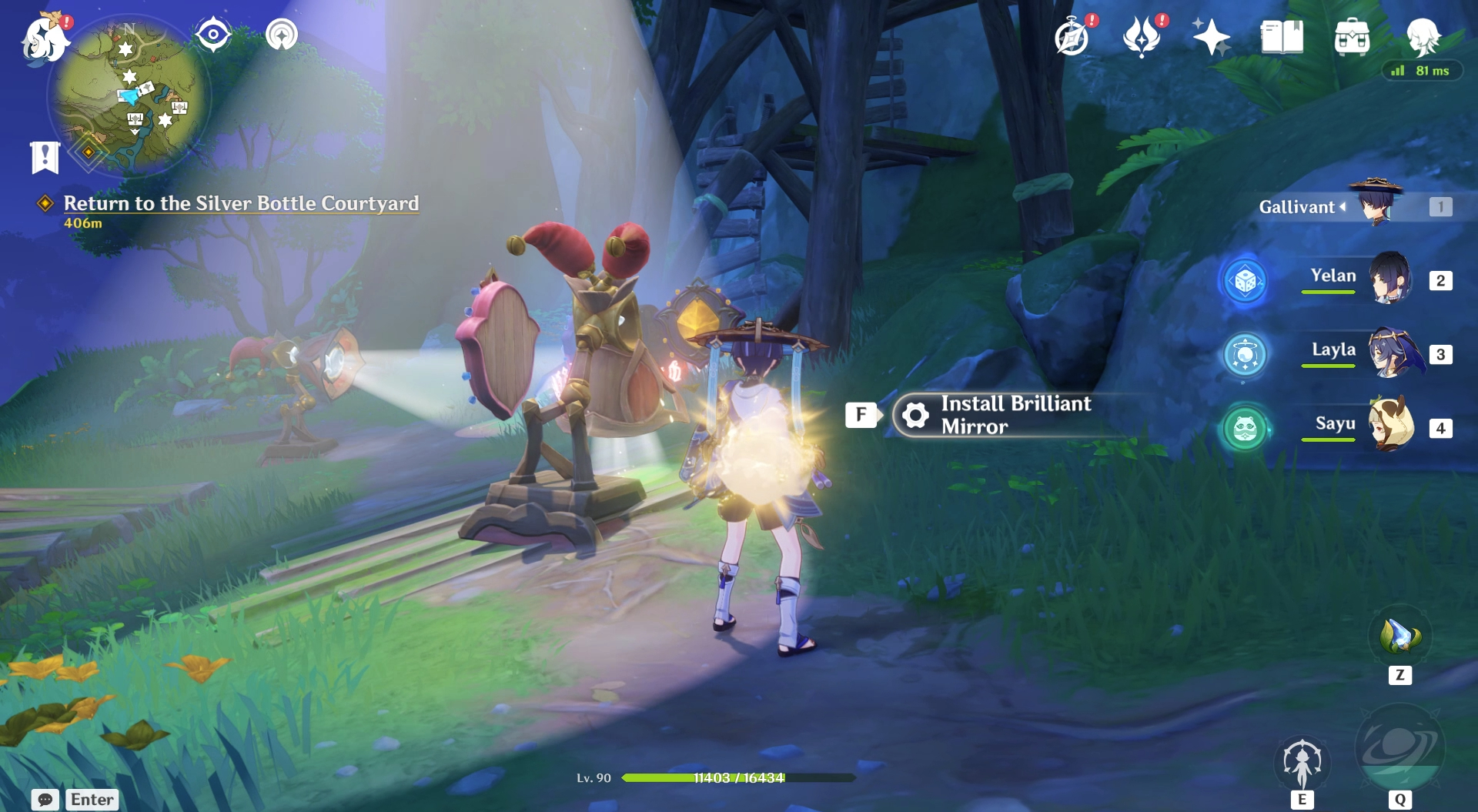Open the co-op mode icon
The image size is (1478, 812).
click(x=282, y=35)
